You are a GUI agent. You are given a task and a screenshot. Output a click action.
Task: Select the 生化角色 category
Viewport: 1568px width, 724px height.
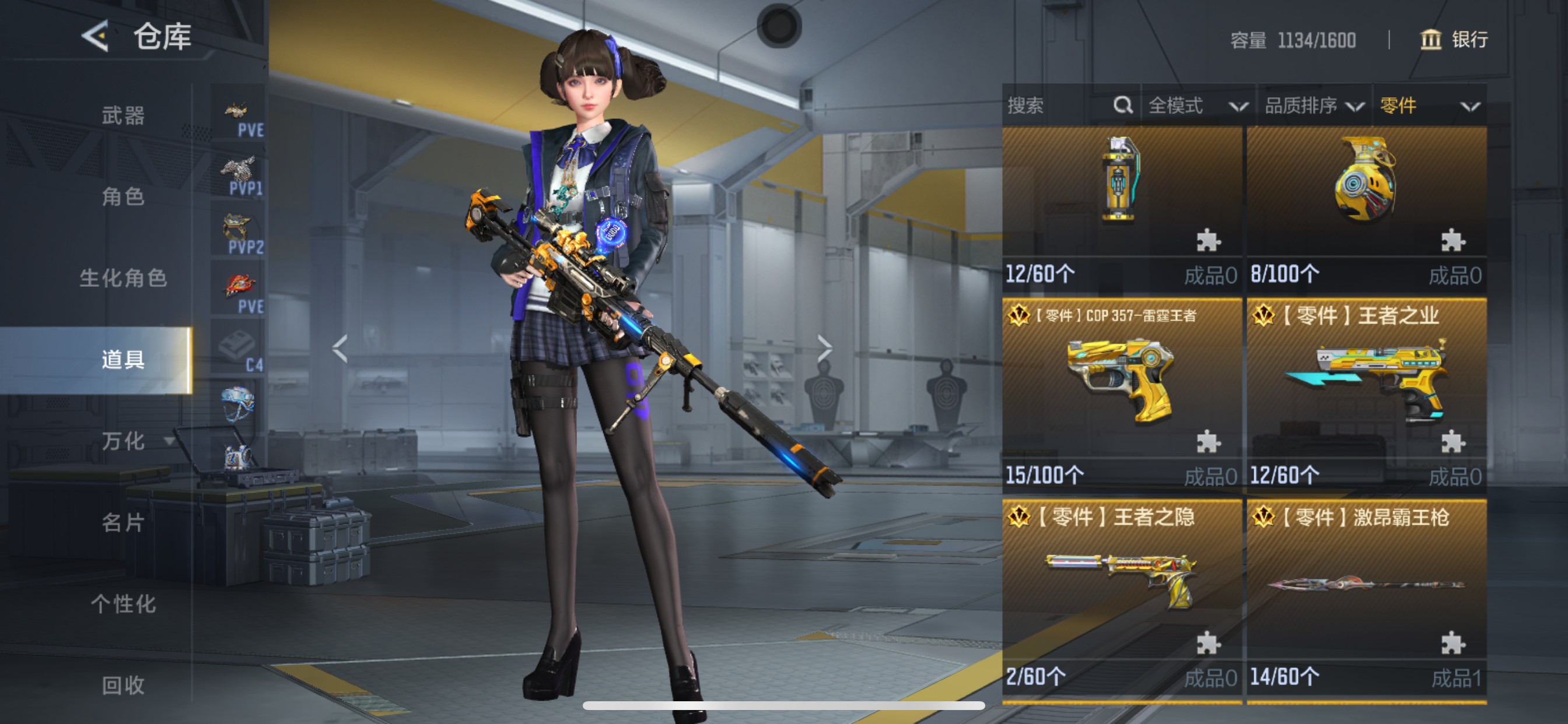pyautogui.click(x=123, y=277)
